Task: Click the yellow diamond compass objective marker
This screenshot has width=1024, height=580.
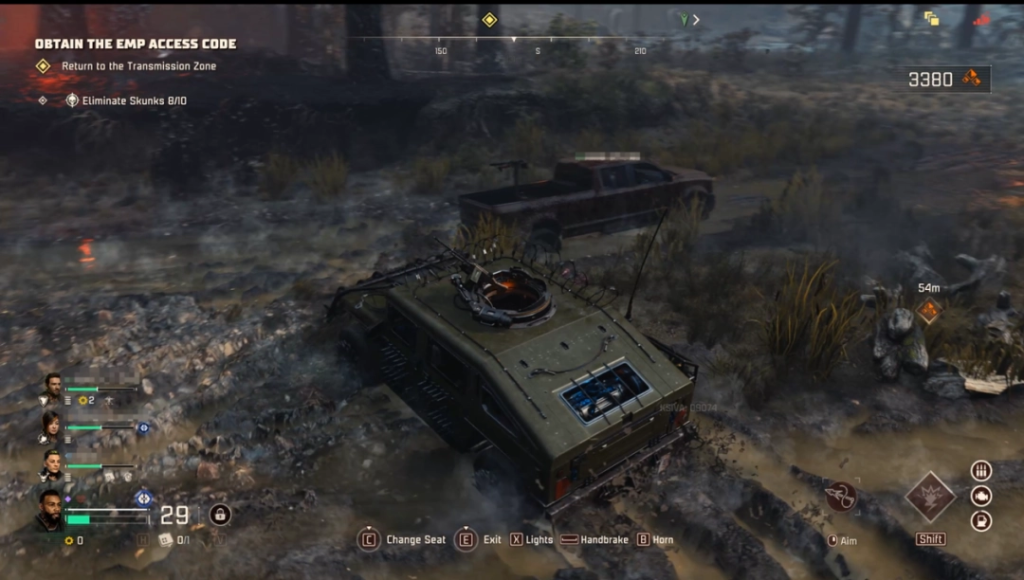Action: (489, 19)
